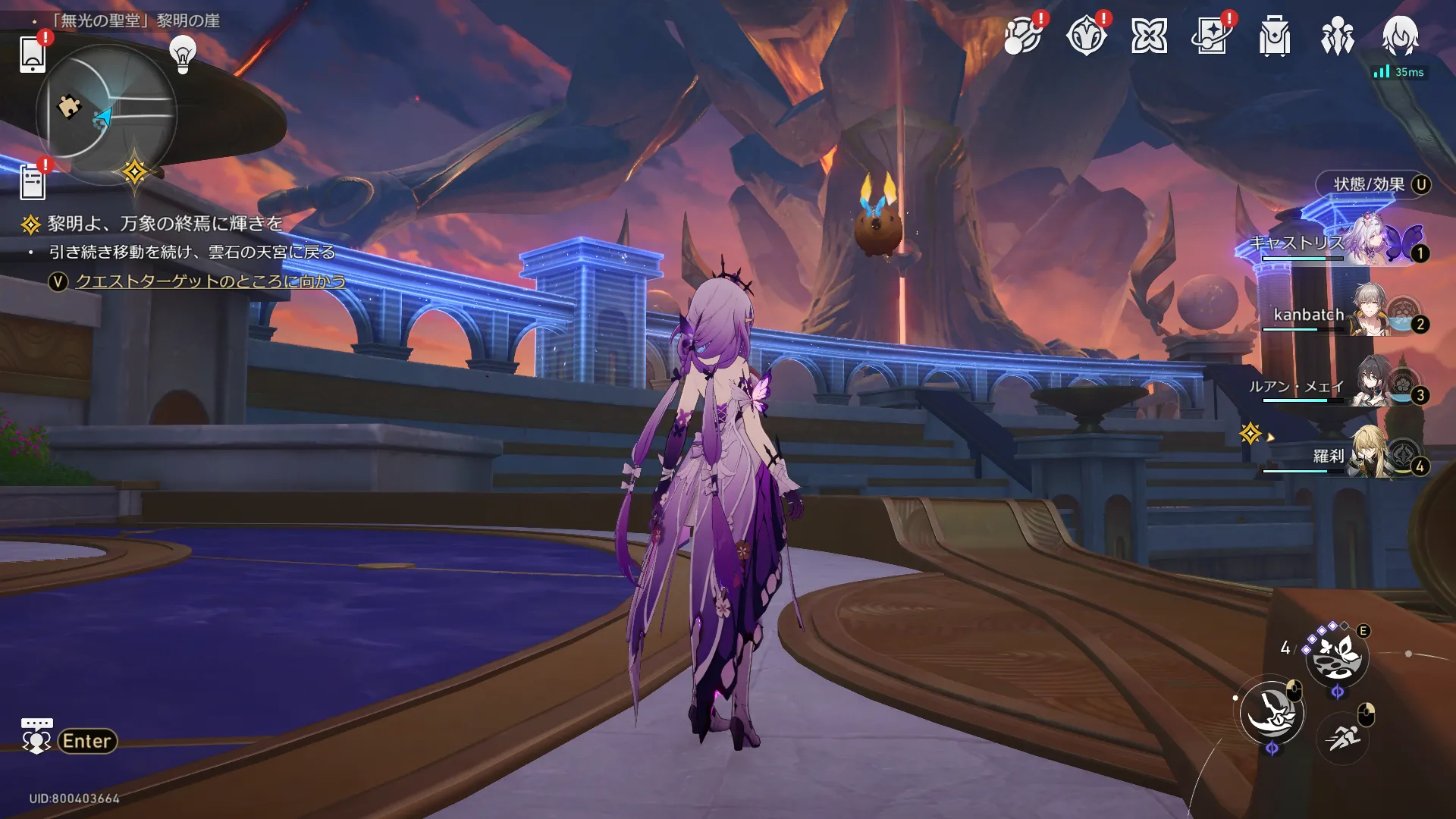This screenshot has width=1456, height=819.
Task: Open the circular minimap
Action: point(106,114)
